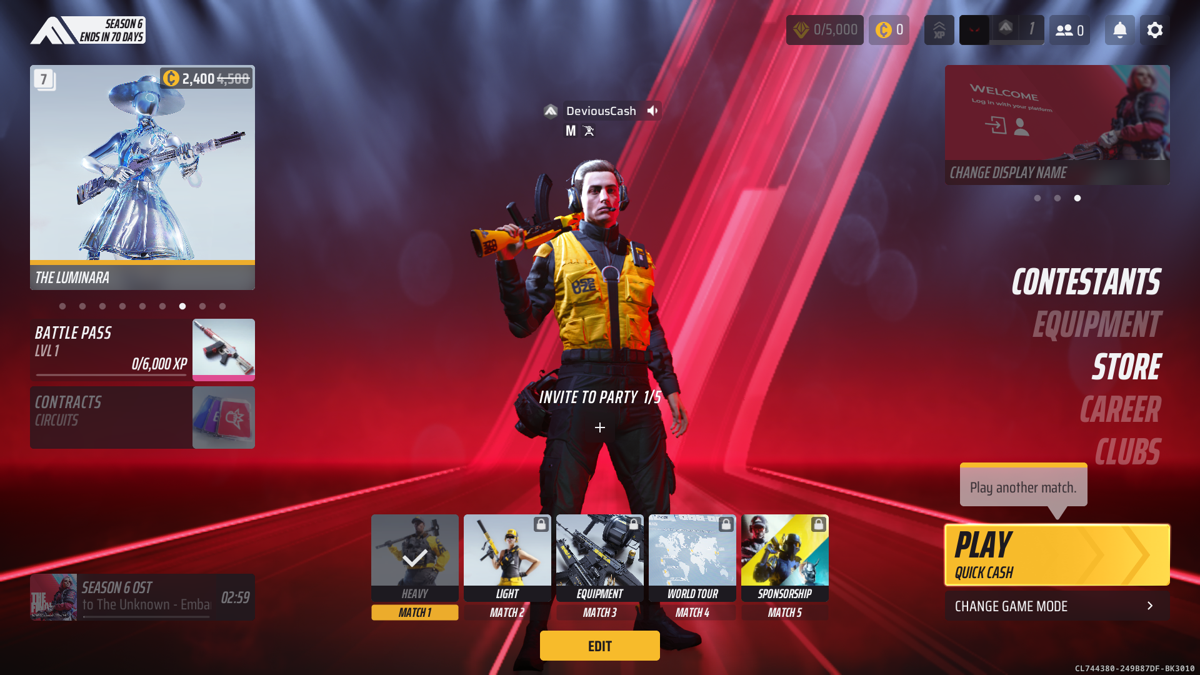Image resolution: width=1200 pixels, height=675 pixels.
Task: Open the Contestants menu
Action: pos(1086,282)
